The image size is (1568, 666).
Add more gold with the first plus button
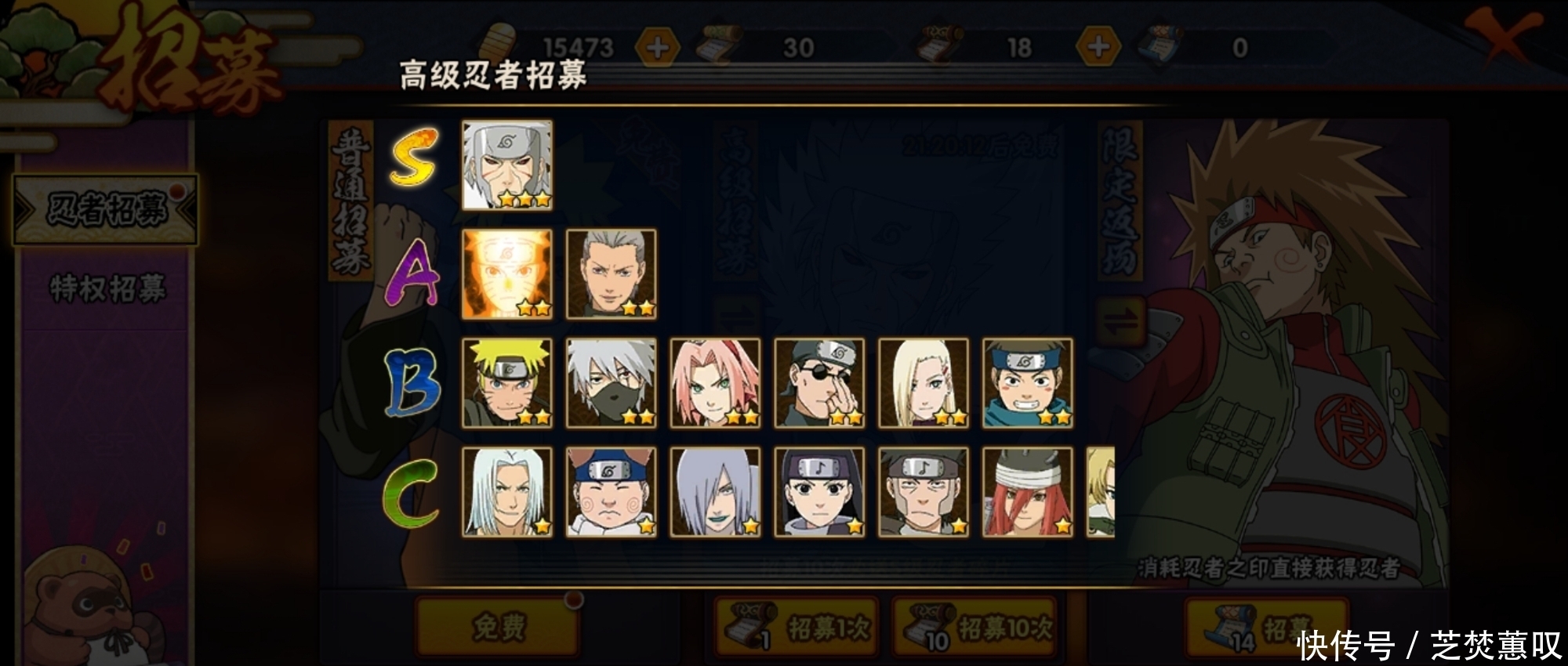point(657,48)
